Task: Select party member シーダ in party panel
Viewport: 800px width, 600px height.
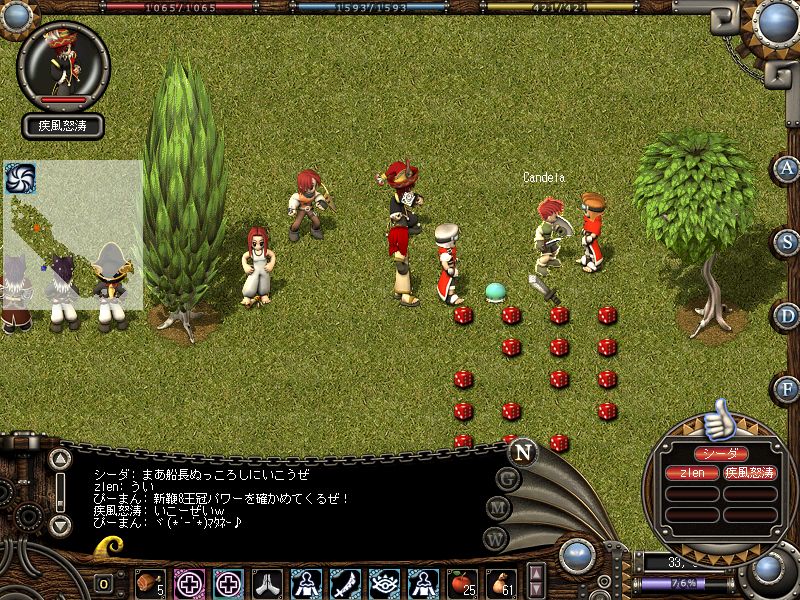Action: (x=721, y=453)
